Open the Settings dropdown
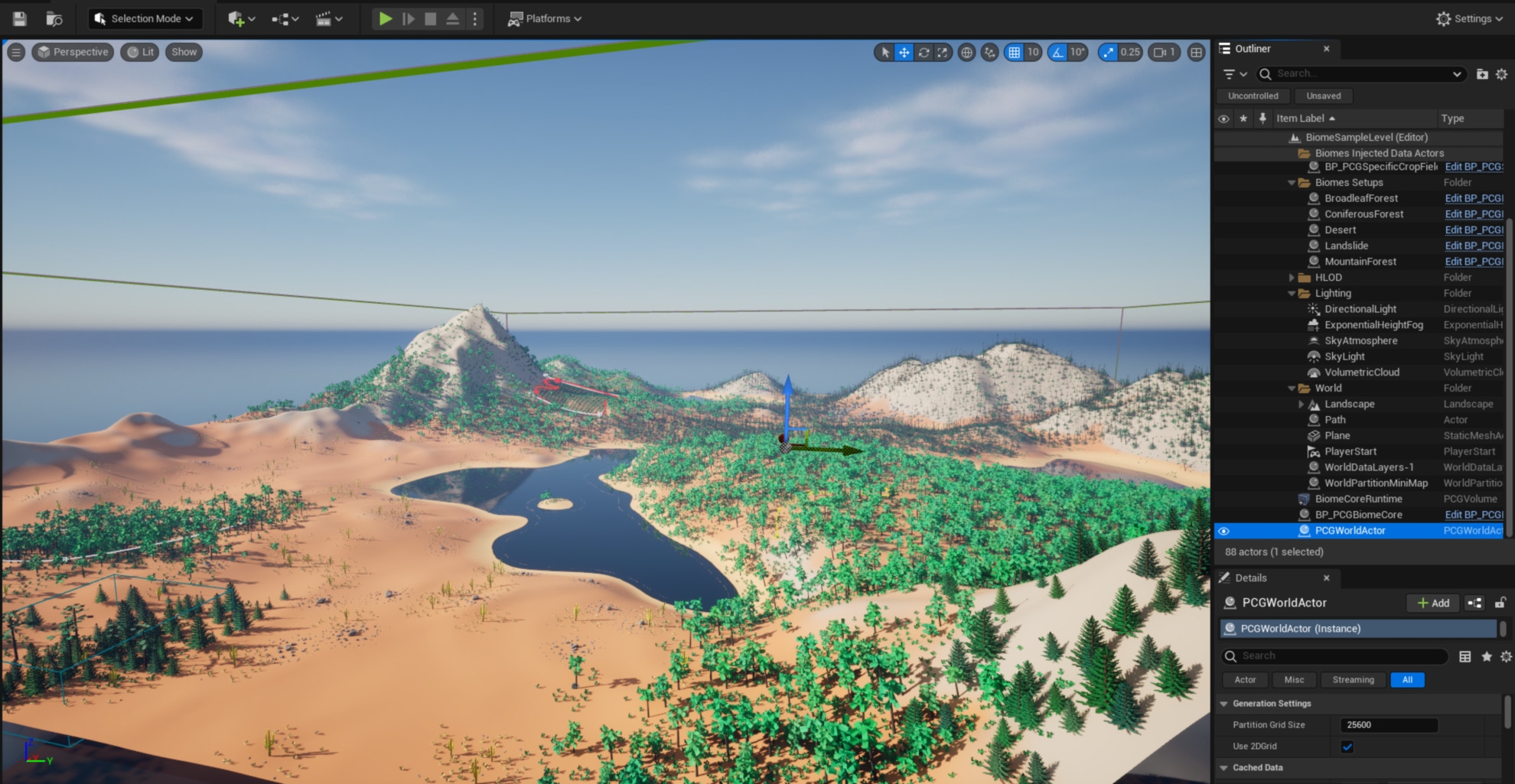The height and width of the screenshot is (784, 1515). 1469,18
